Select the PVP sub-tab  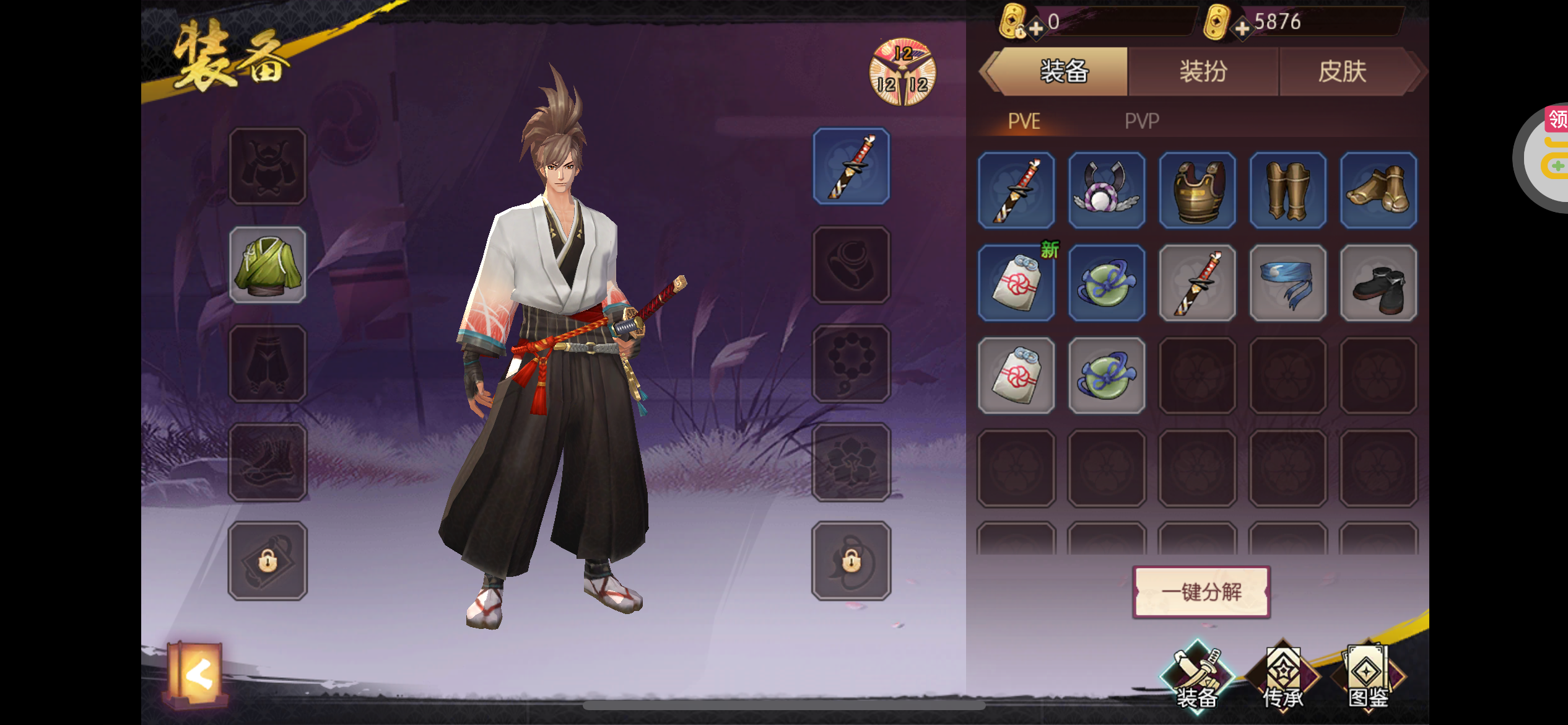point(1141,121)
